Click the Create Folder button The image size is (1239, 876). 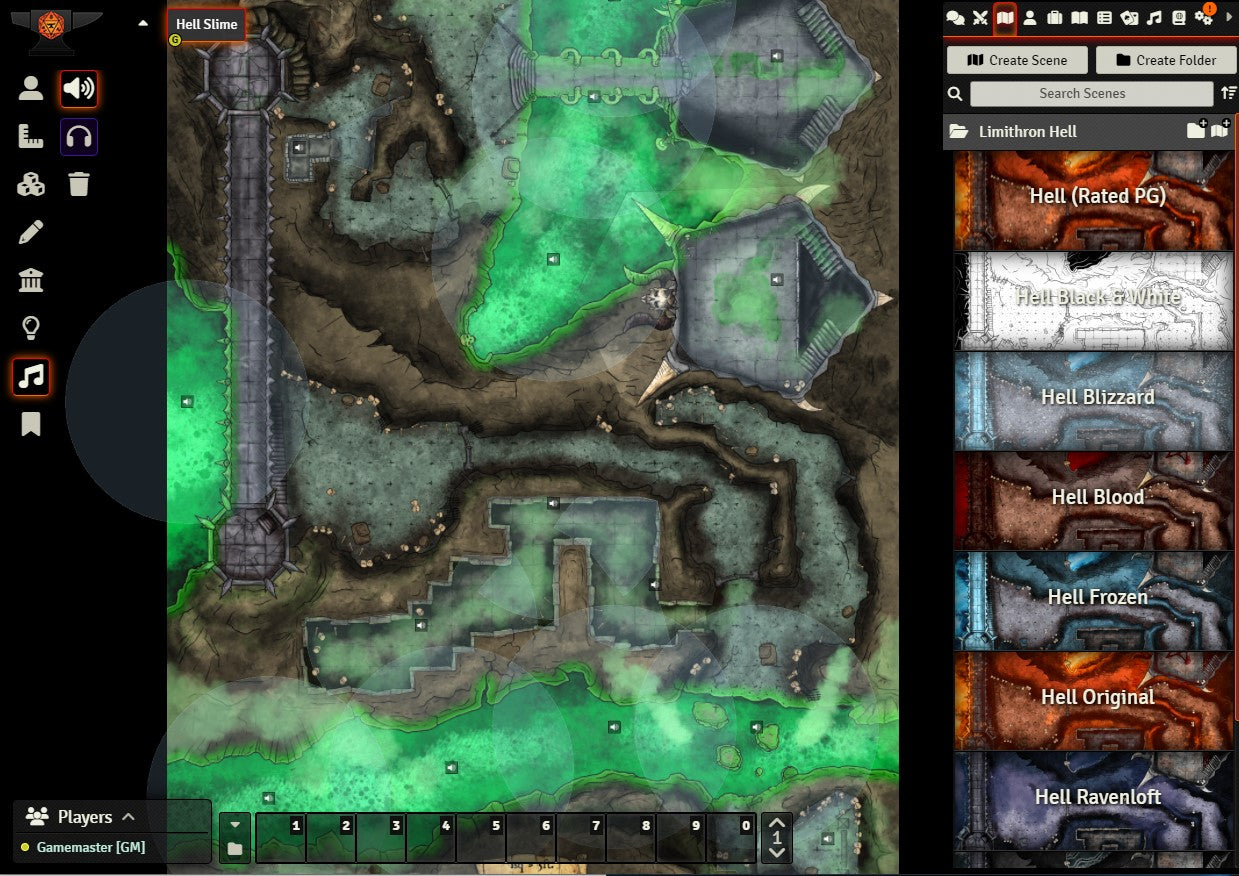(1165, 60)
